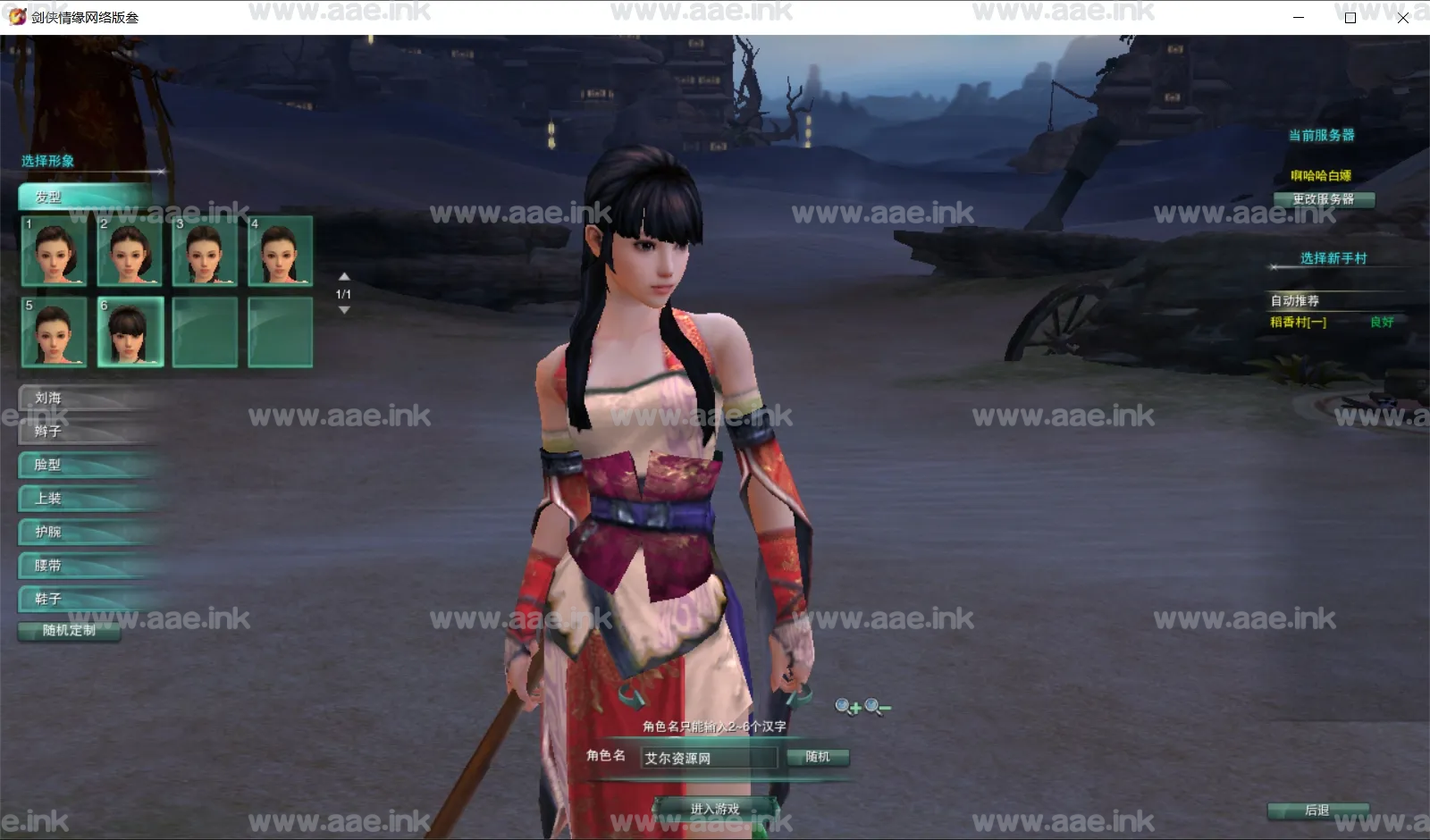Click the 随机定制 random customize button
1430x840 pixels.
pos(69,631)
